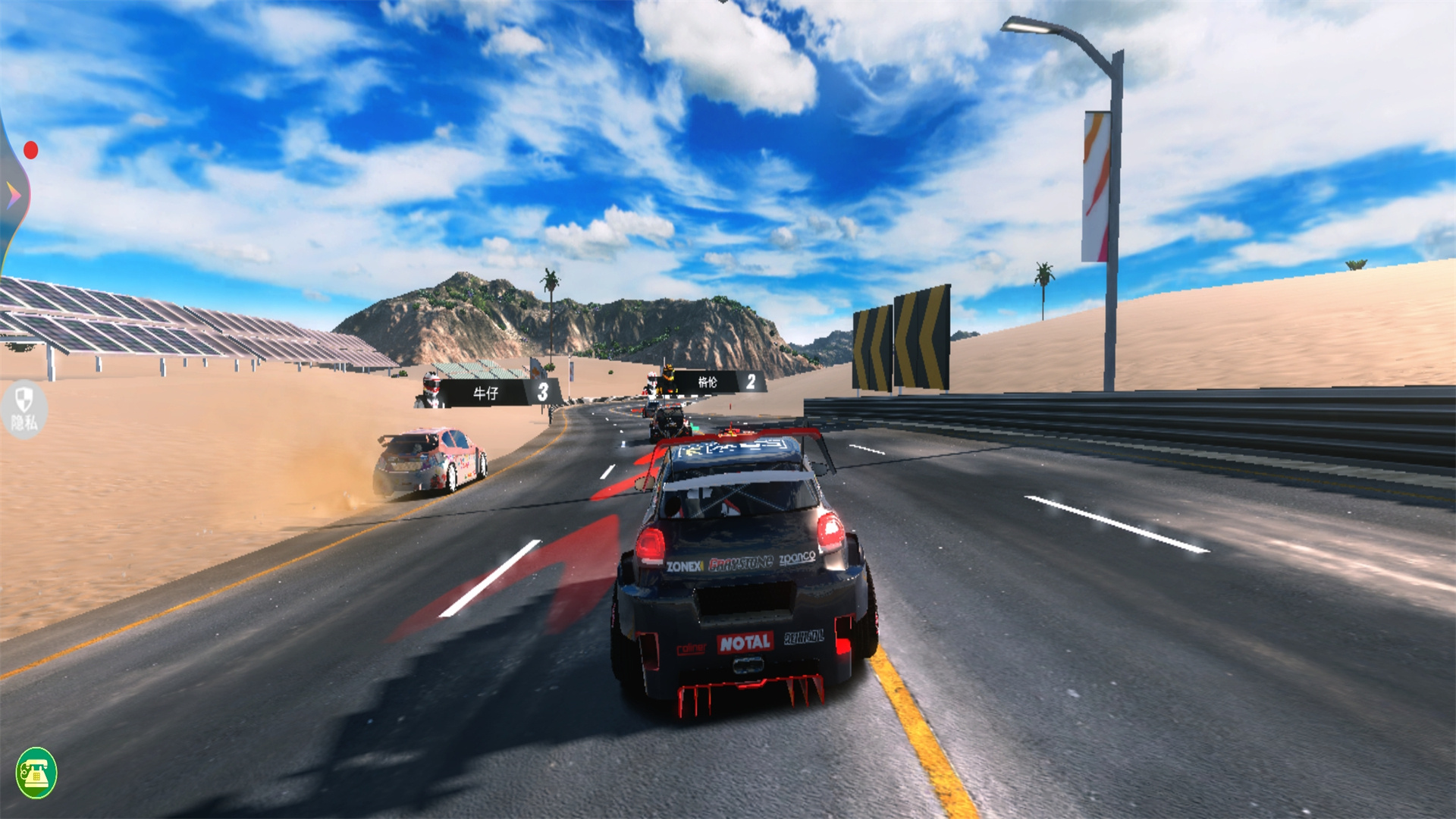The width and height of the screenshot is (1456, 819).
Task: Tap the green telephone icon
Action: tap(36, 773)
